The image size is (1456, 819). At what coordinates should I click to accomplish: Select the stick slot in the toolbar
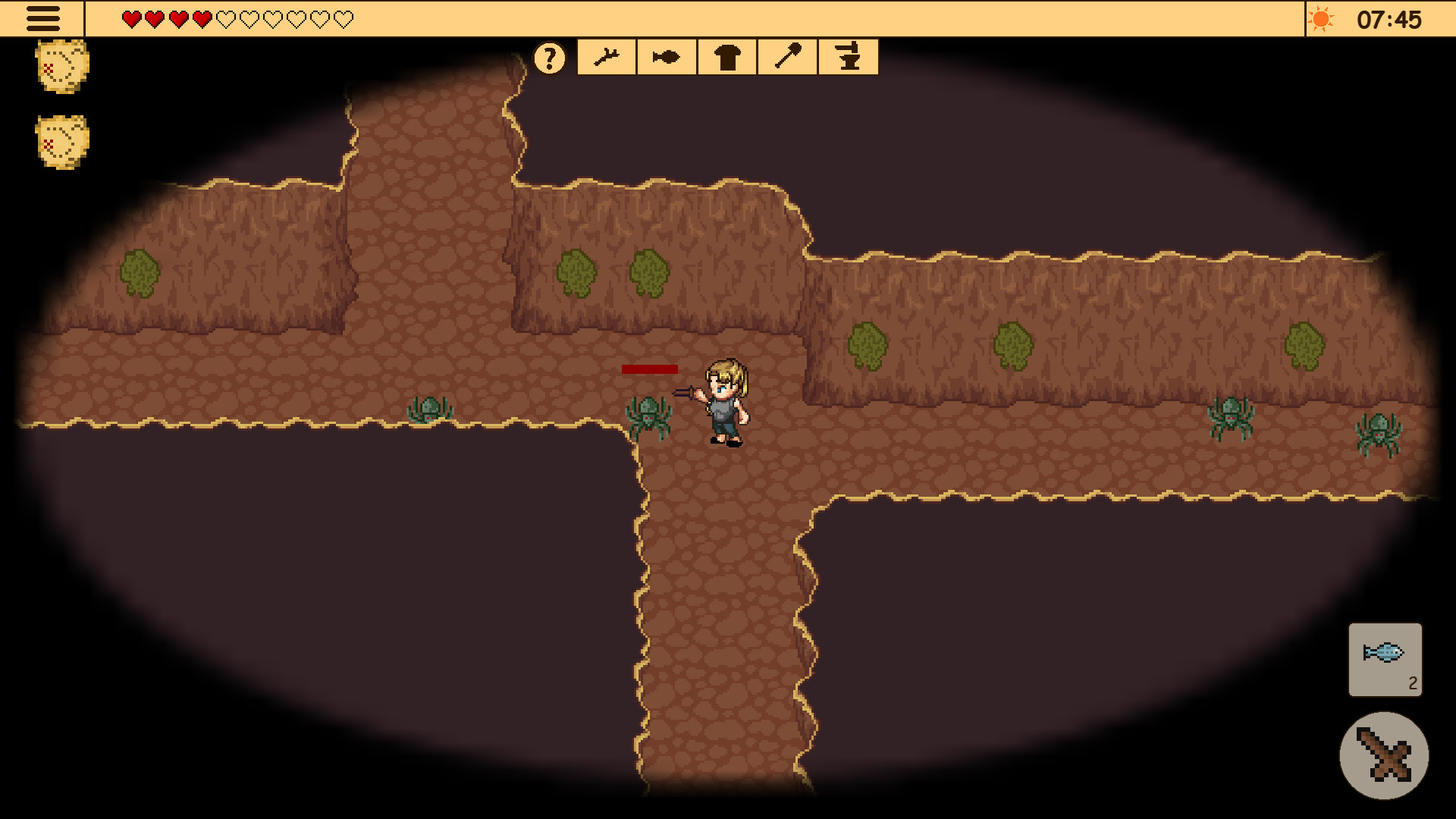[x=606, y=56]
